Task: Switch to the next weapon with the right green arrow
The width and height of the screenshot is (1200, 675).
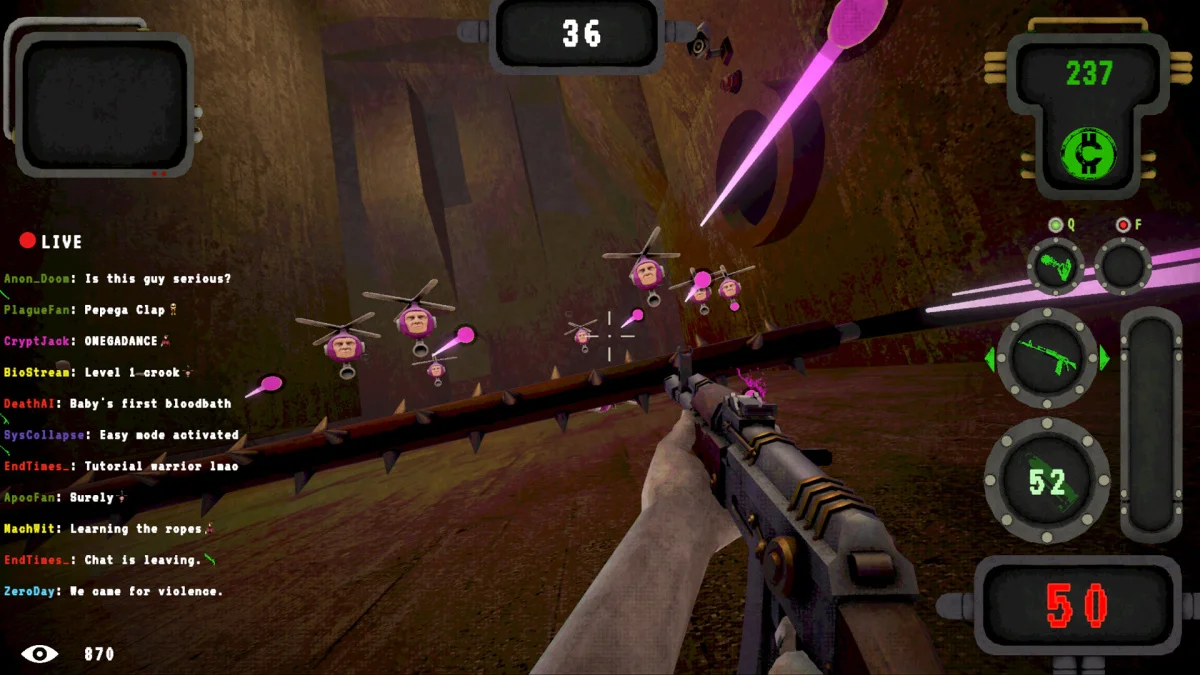Action: click(x=1105, y=358)
